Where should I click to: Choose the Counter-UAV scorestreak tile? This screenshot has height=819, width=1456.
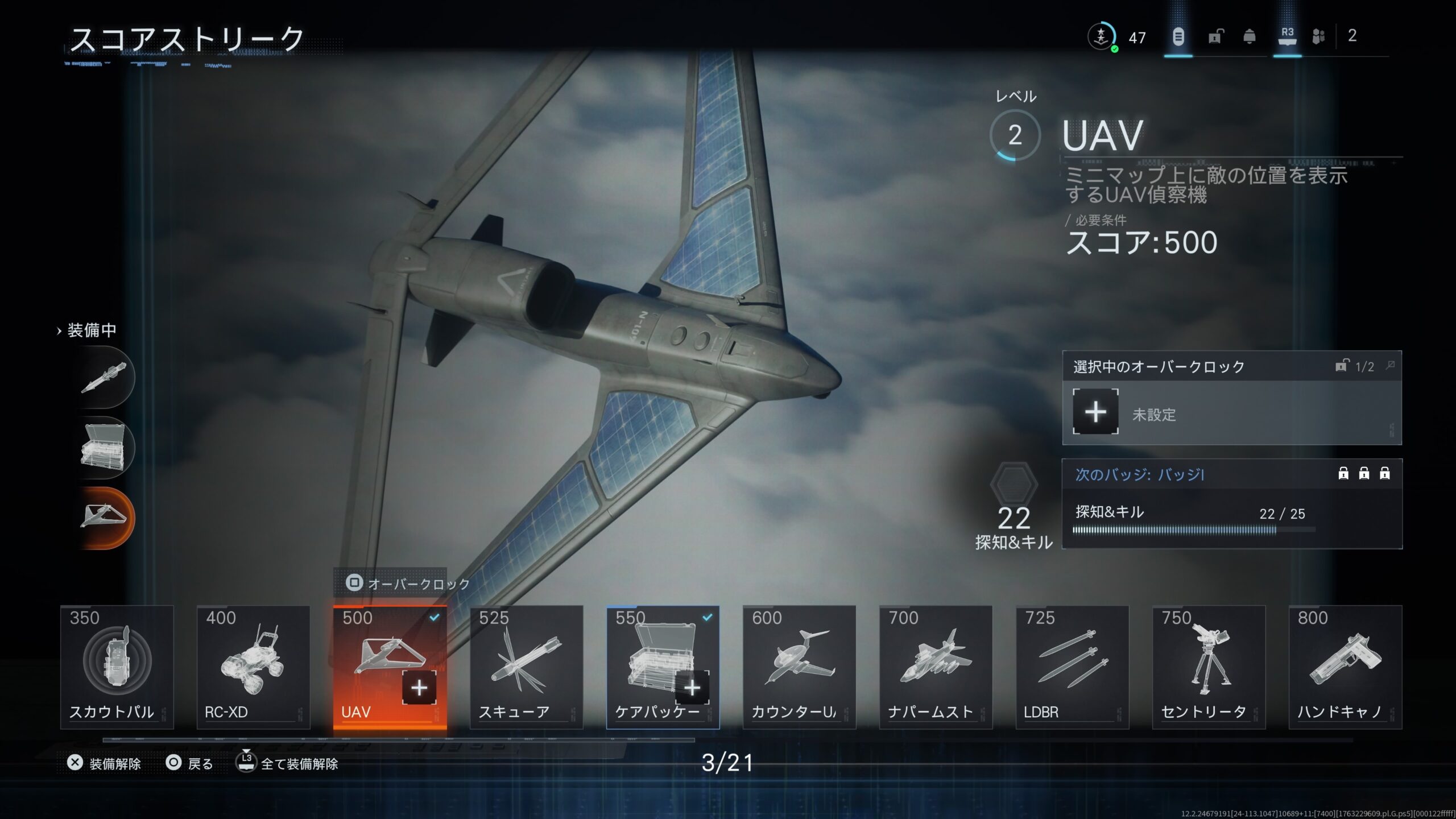(799, 667)
